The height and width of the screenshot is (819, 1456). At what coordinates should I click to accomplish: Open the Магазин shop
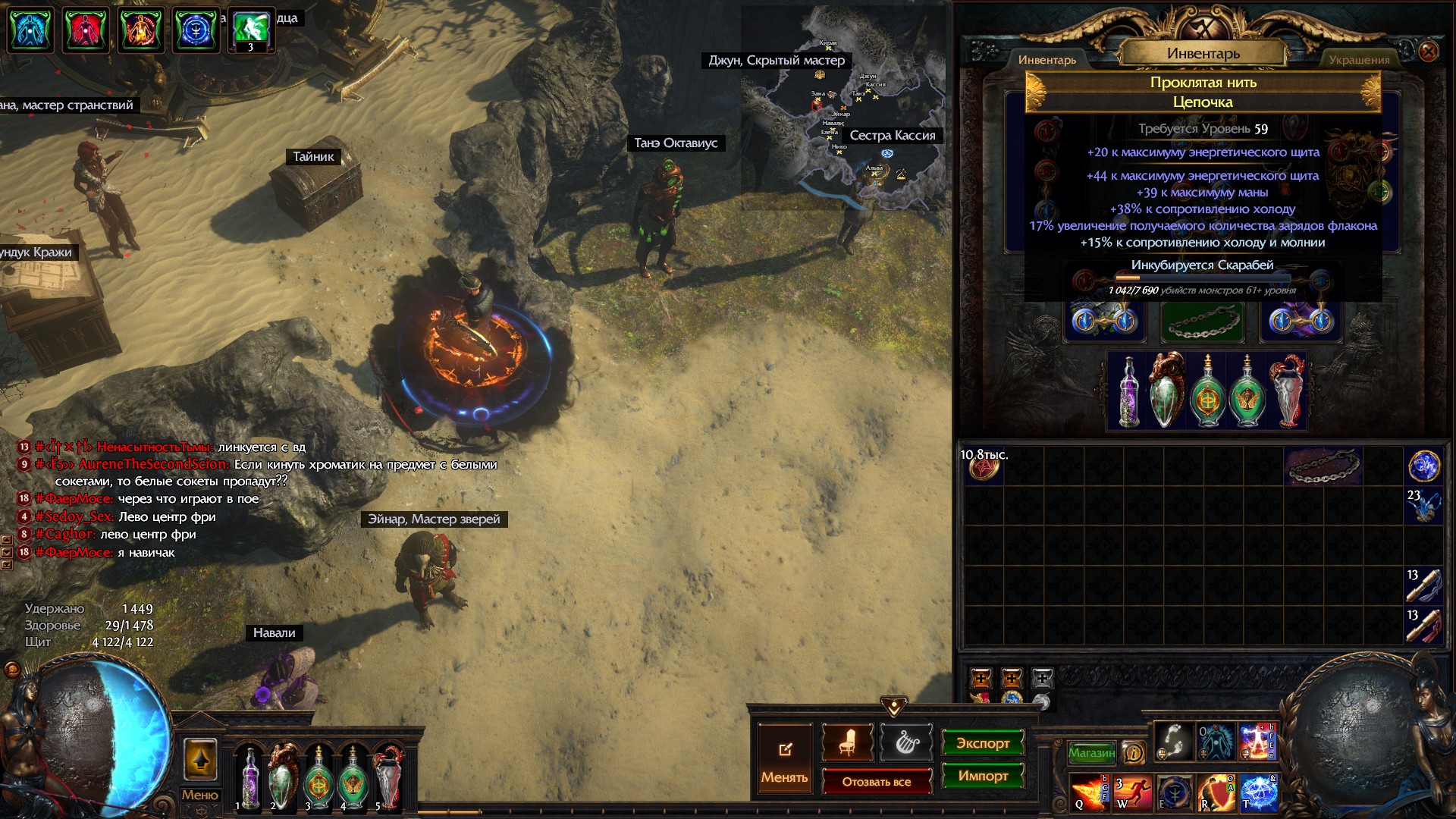(1091, 752)
